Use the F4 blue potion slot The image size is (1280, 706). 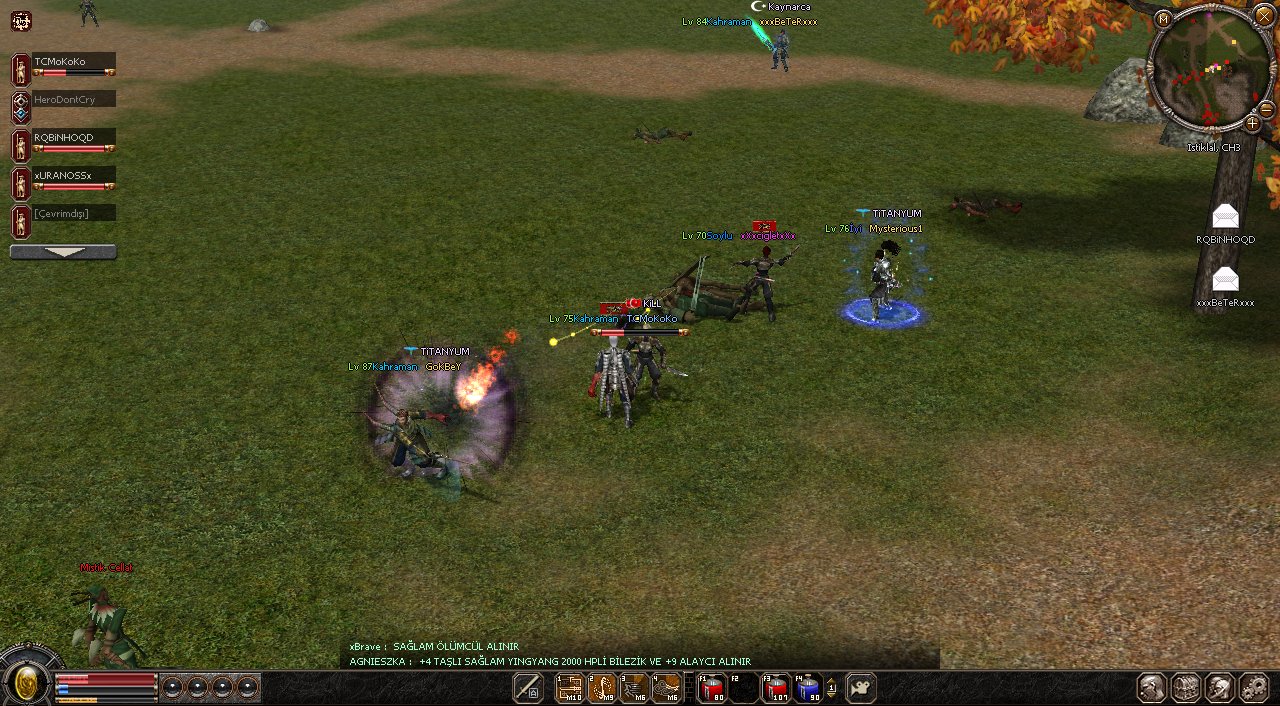tap(807, 688)
